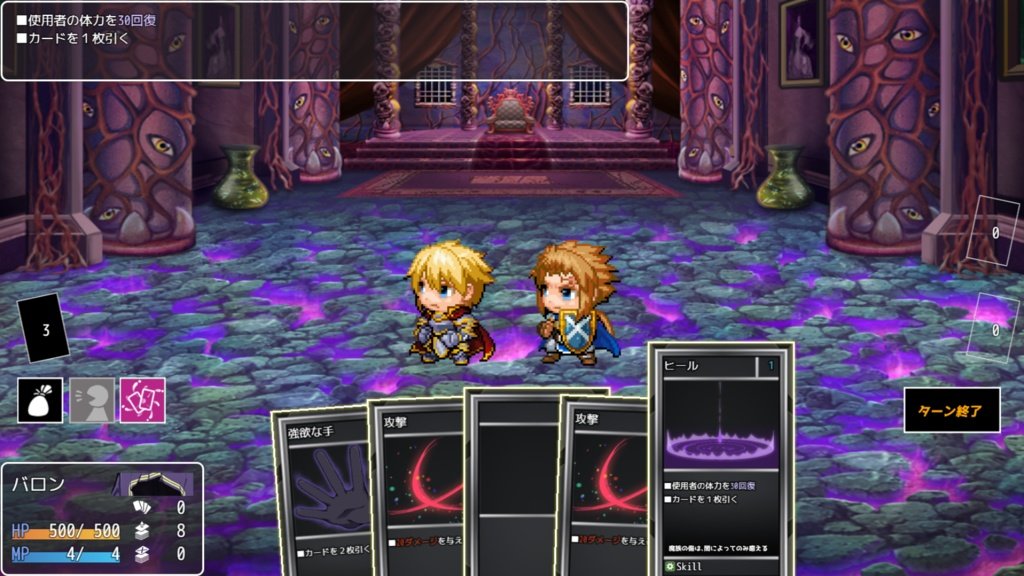The image size is (1024, 576).
Task: Click the grey speaking-figure icon
Action: point(92,400)
